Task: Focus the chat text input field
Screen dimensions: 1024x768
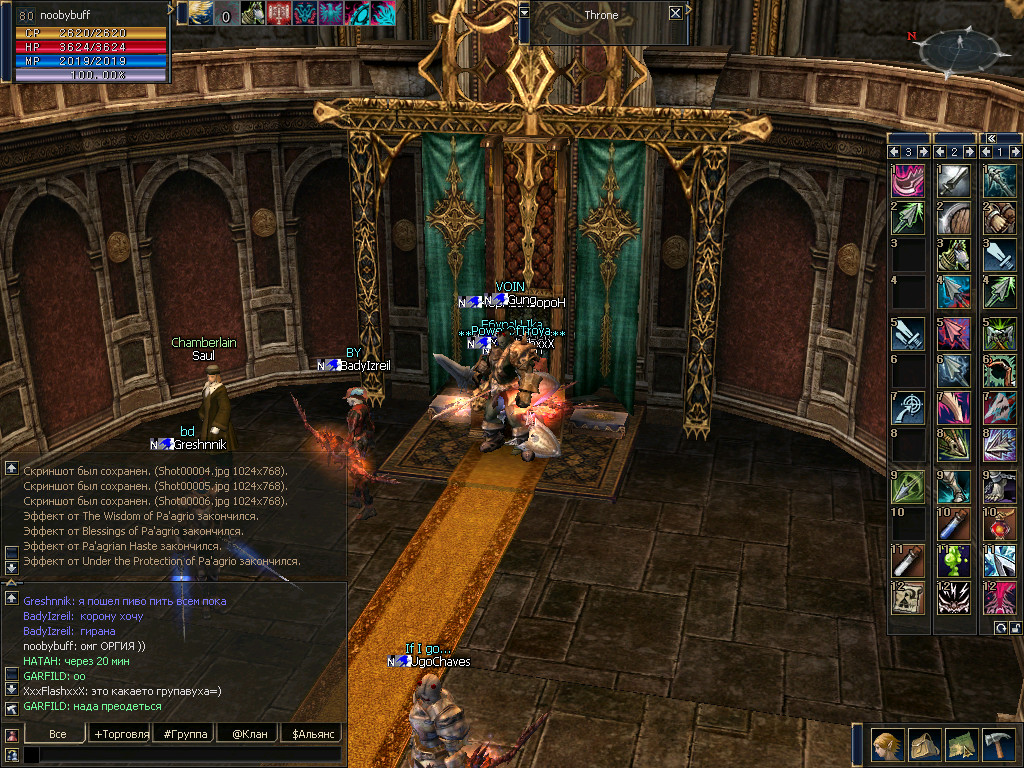Action: [x=180, y=755]
